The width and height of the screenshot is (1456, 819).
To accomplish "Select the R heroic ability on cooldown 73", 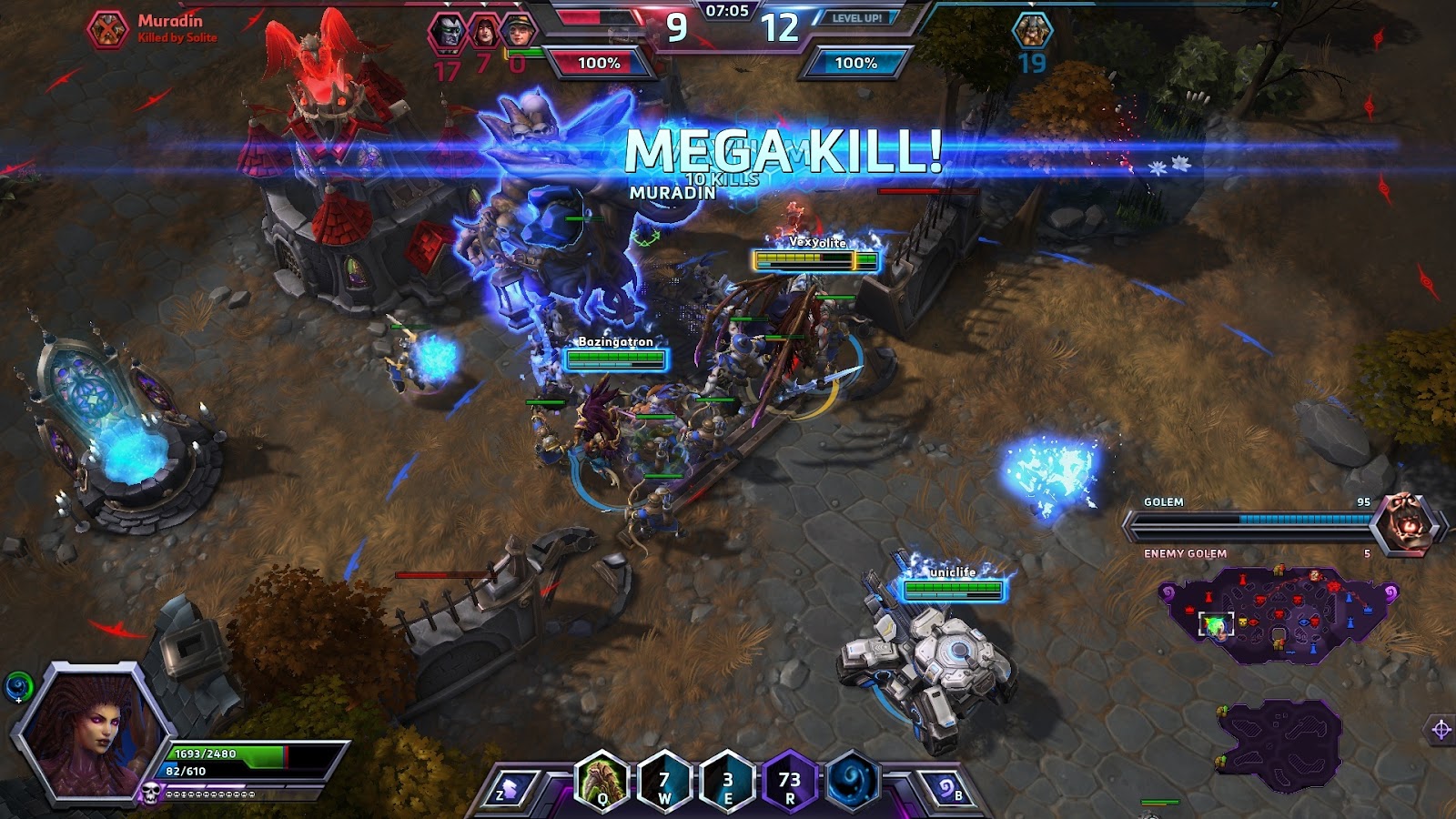I will tap(789, 781).
